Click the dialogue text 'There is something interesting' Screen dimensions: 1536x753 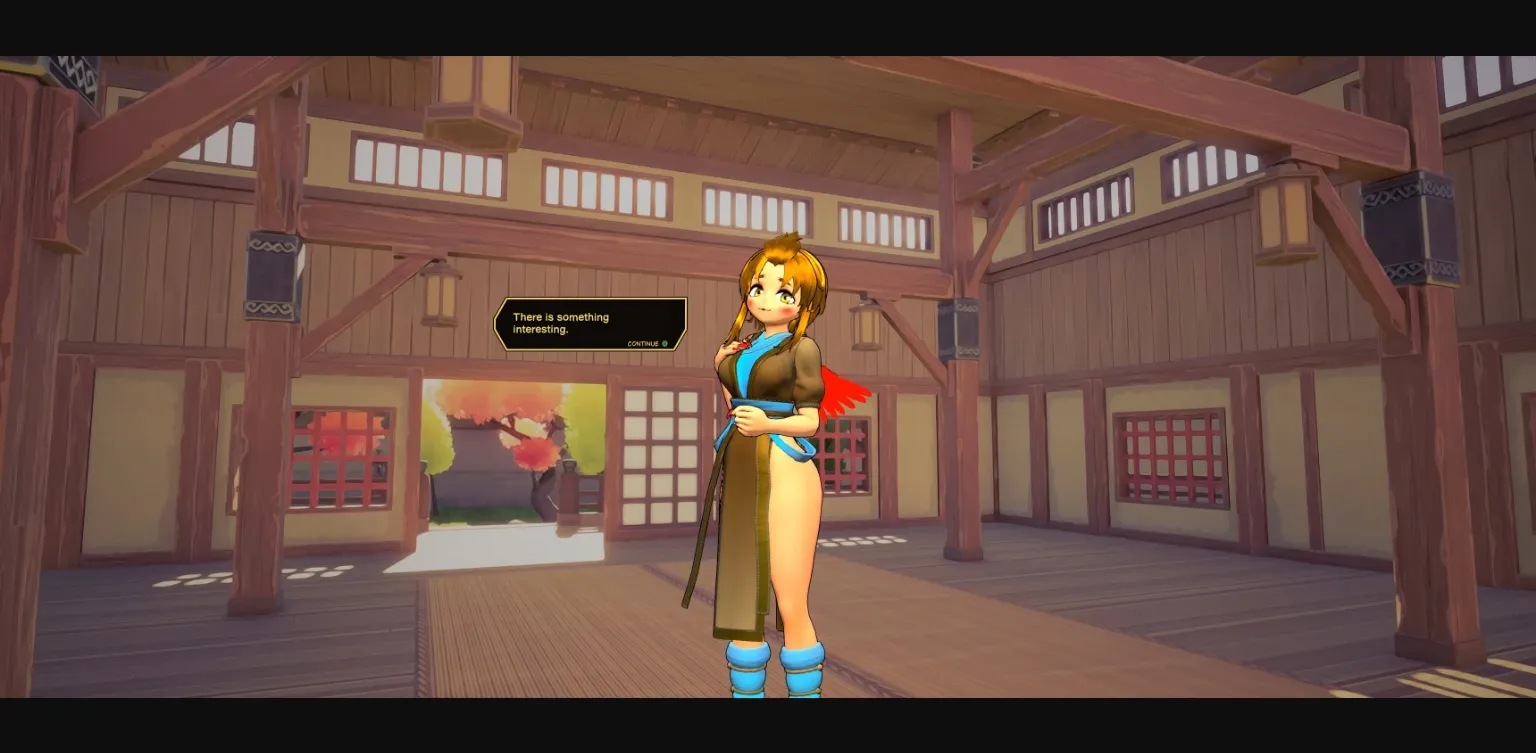coord(562,323)
